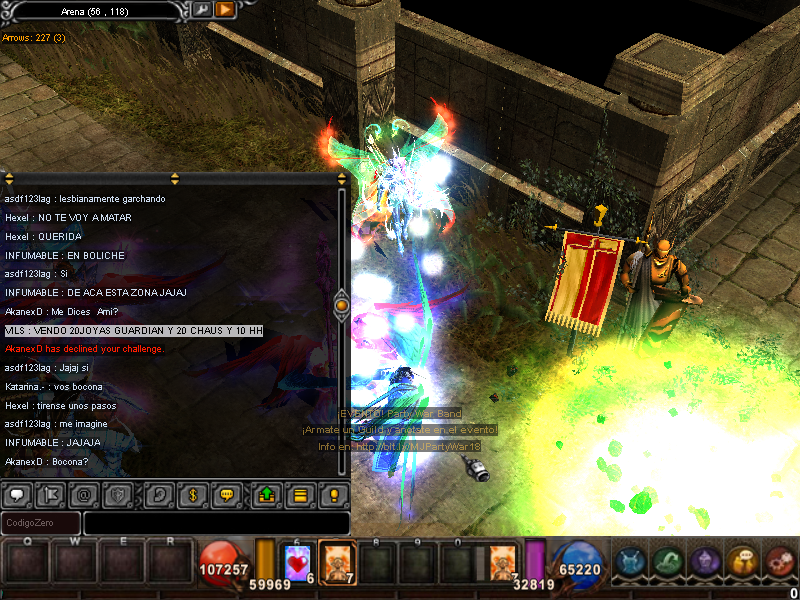The width and height of the screenshot is (800, 600).
Task: Click the shield chat filter button
Action: (117, 494)
